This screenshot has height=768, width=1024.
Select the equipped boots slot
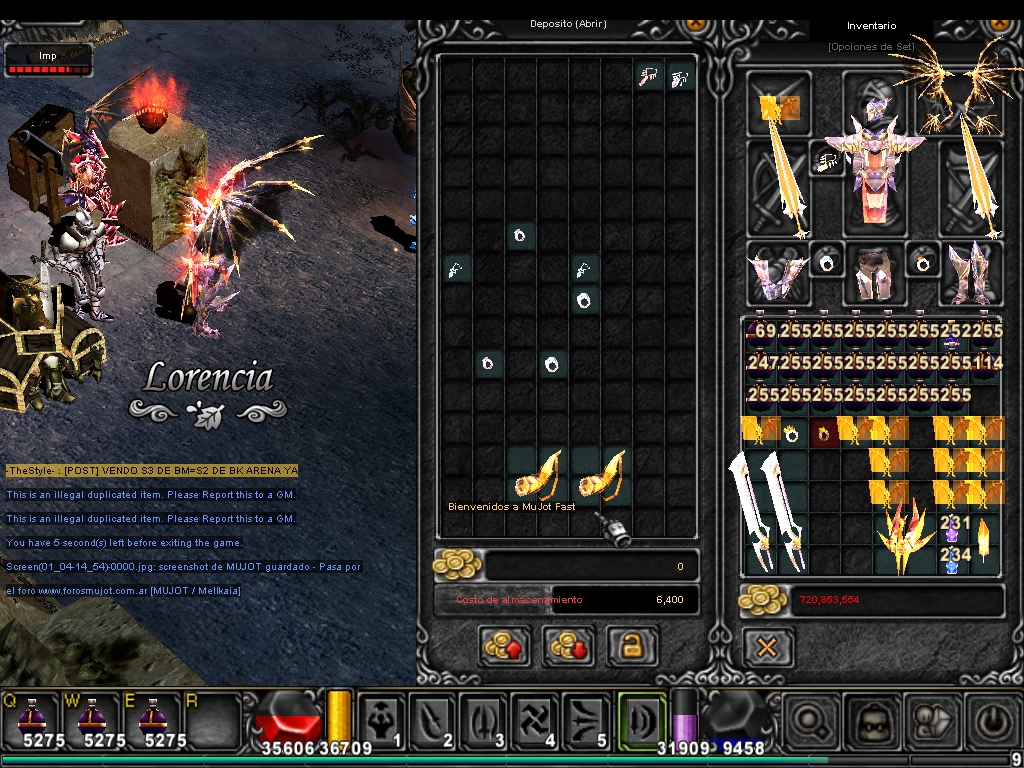970,272
